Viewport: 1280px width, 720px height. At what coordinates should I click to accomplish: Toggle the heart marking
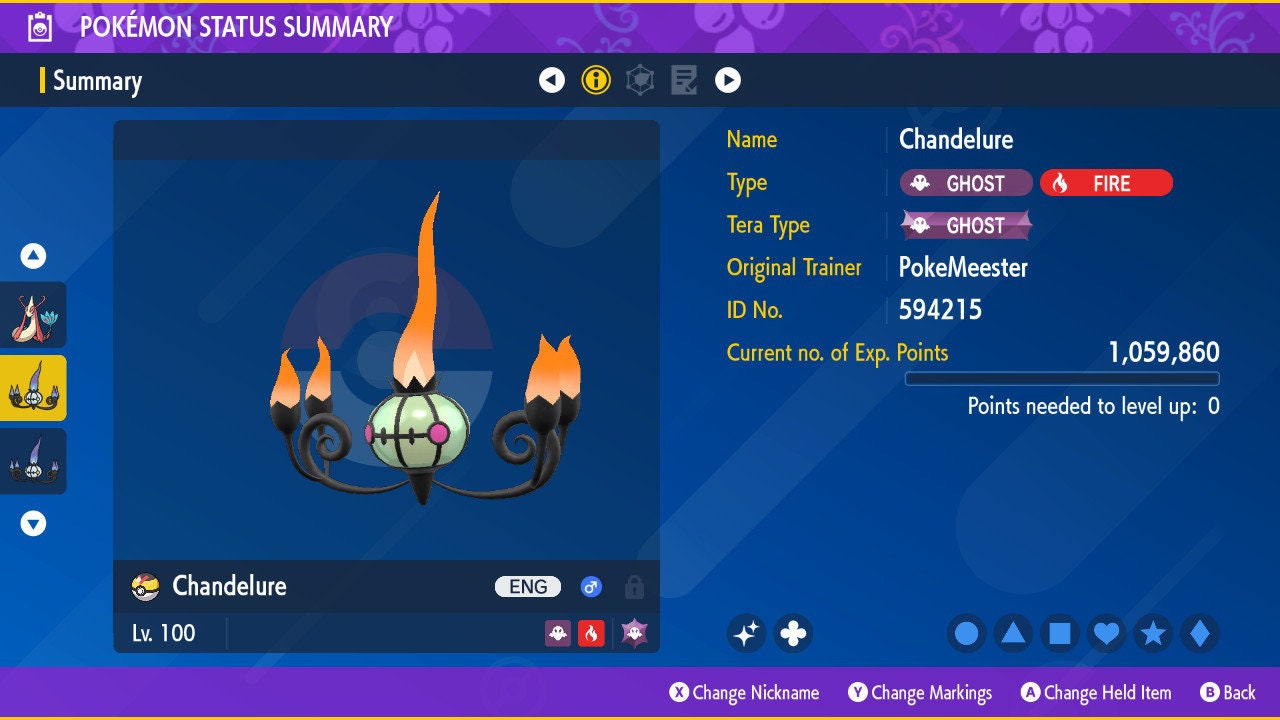click(1106, 633)
